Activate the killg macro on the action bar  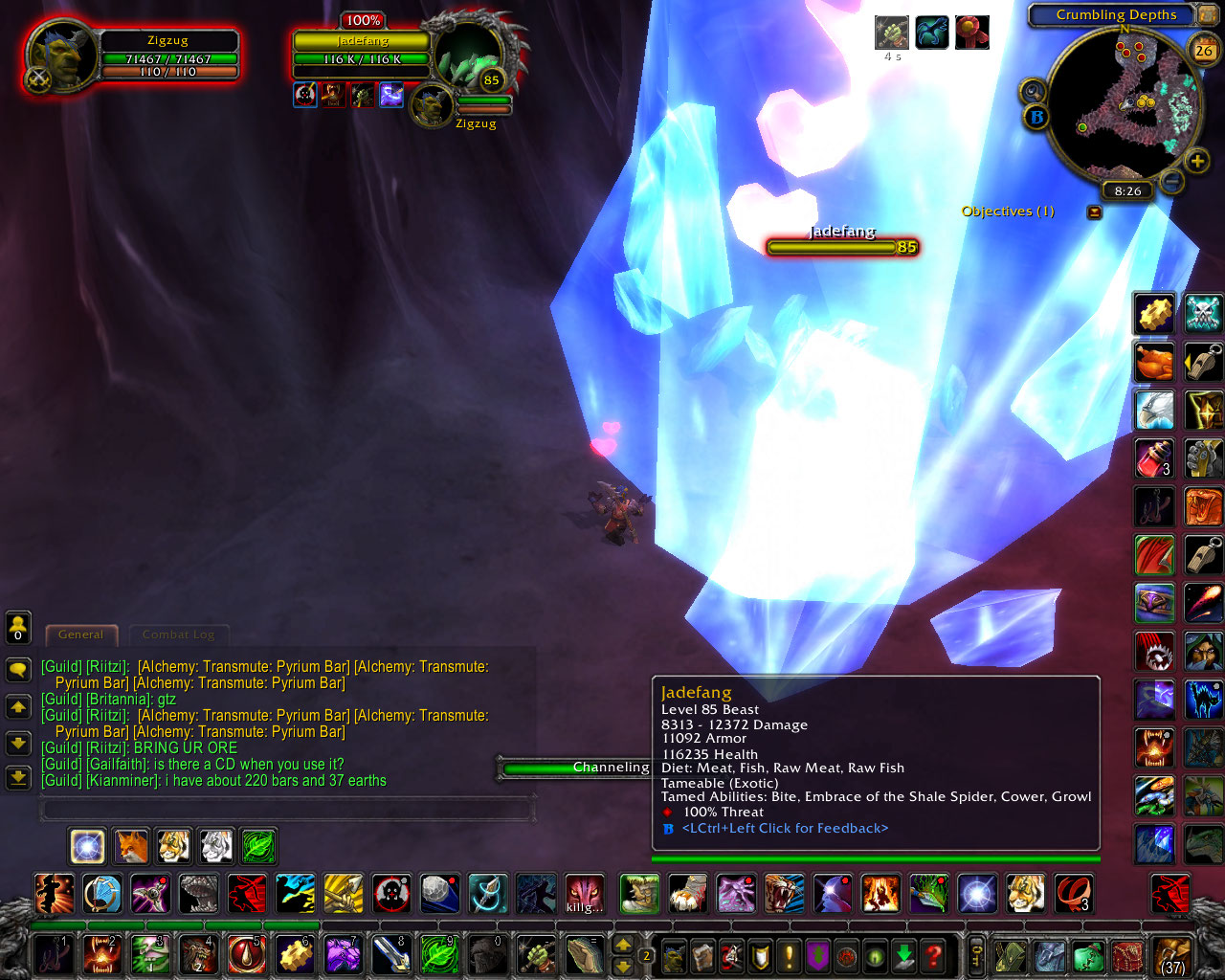tap(583, 894)
